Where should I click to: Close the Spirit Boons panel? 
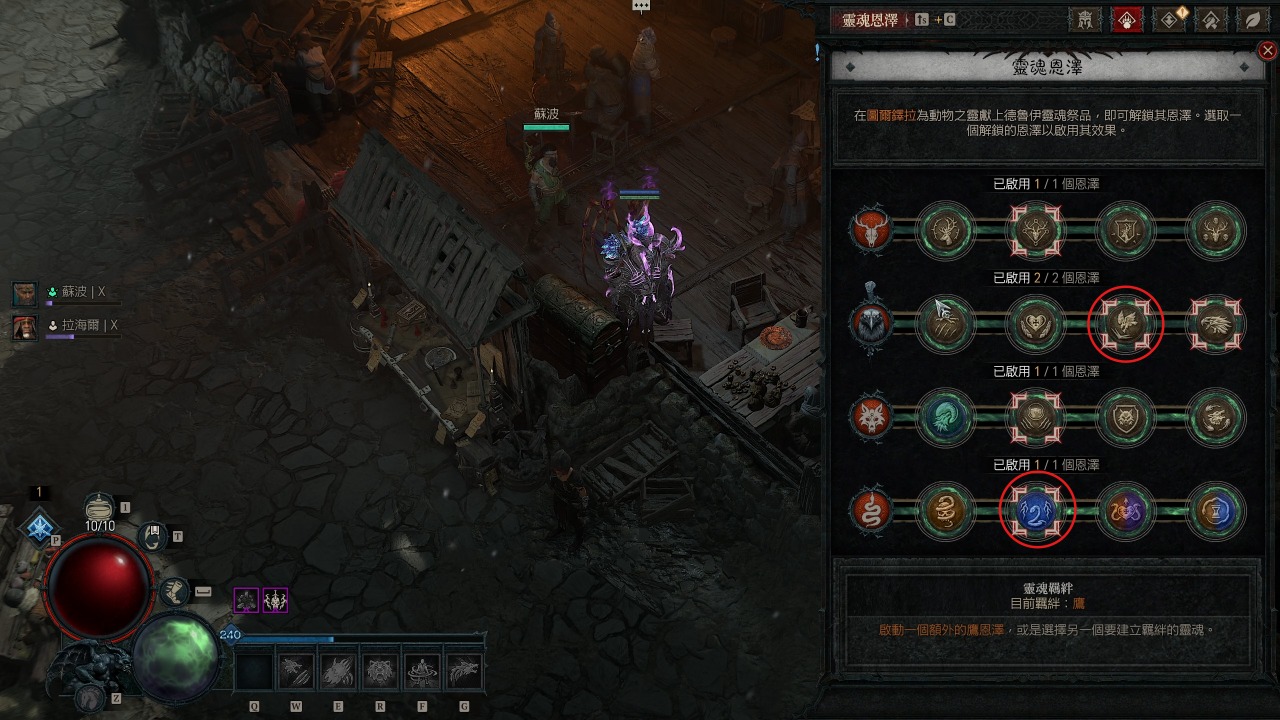[1267, 51]
